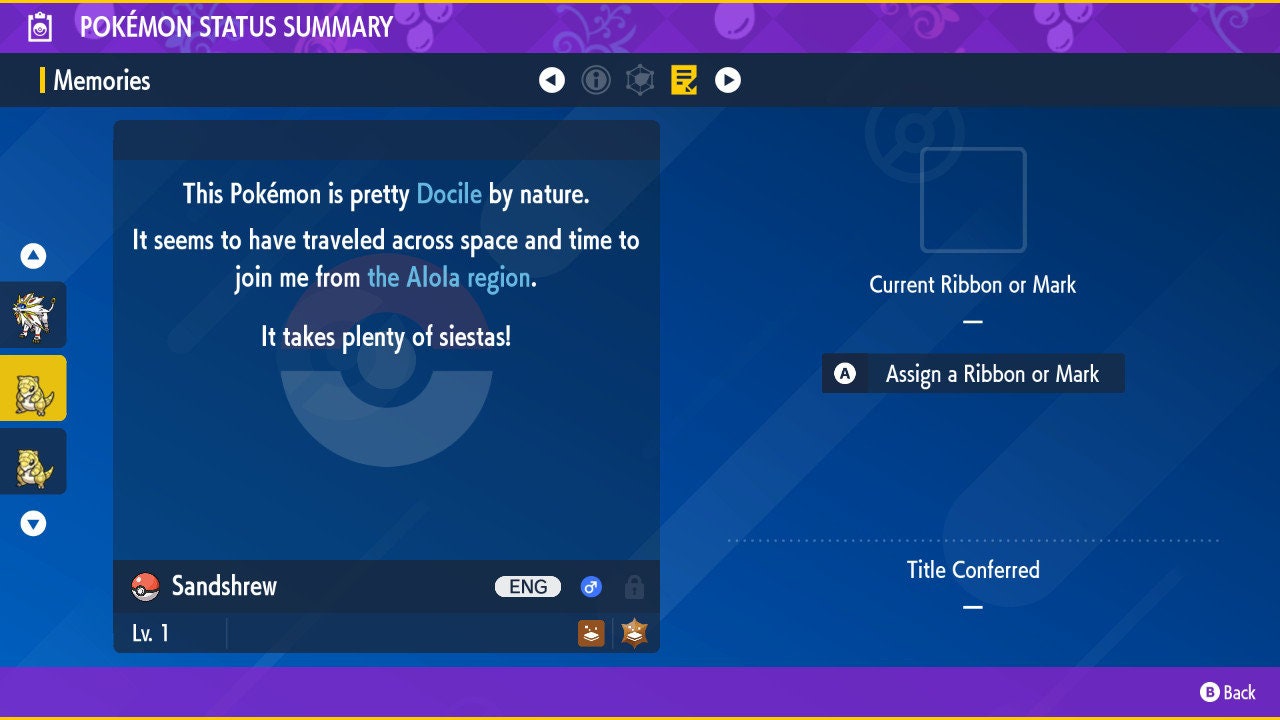Go to the previous summary page arrow
1280x720 pixels.
coord(552,80)
